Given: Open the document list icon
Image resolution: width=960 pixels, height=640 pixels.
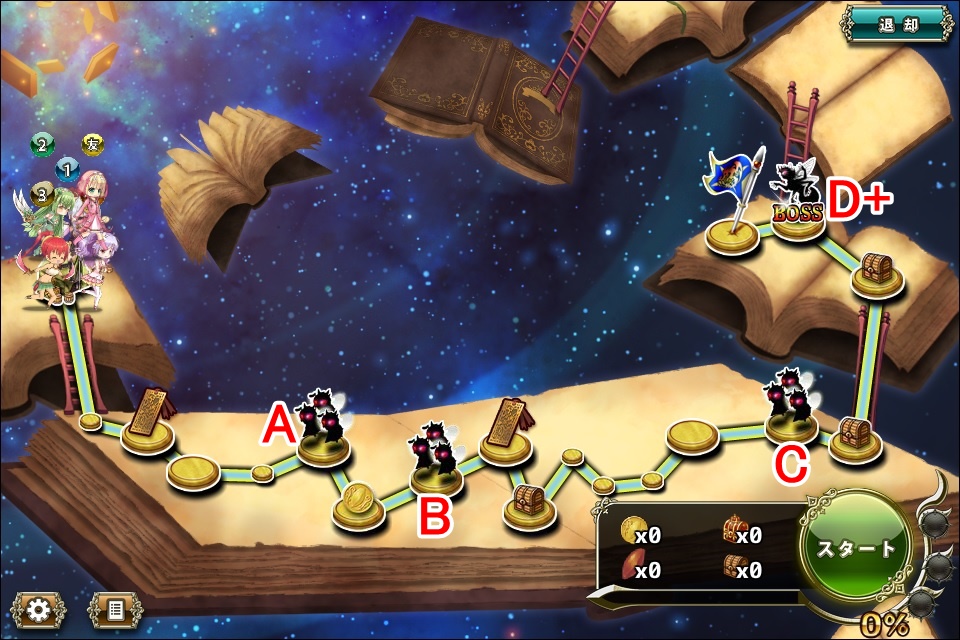Looking at the screenshot, I should 114,609.
